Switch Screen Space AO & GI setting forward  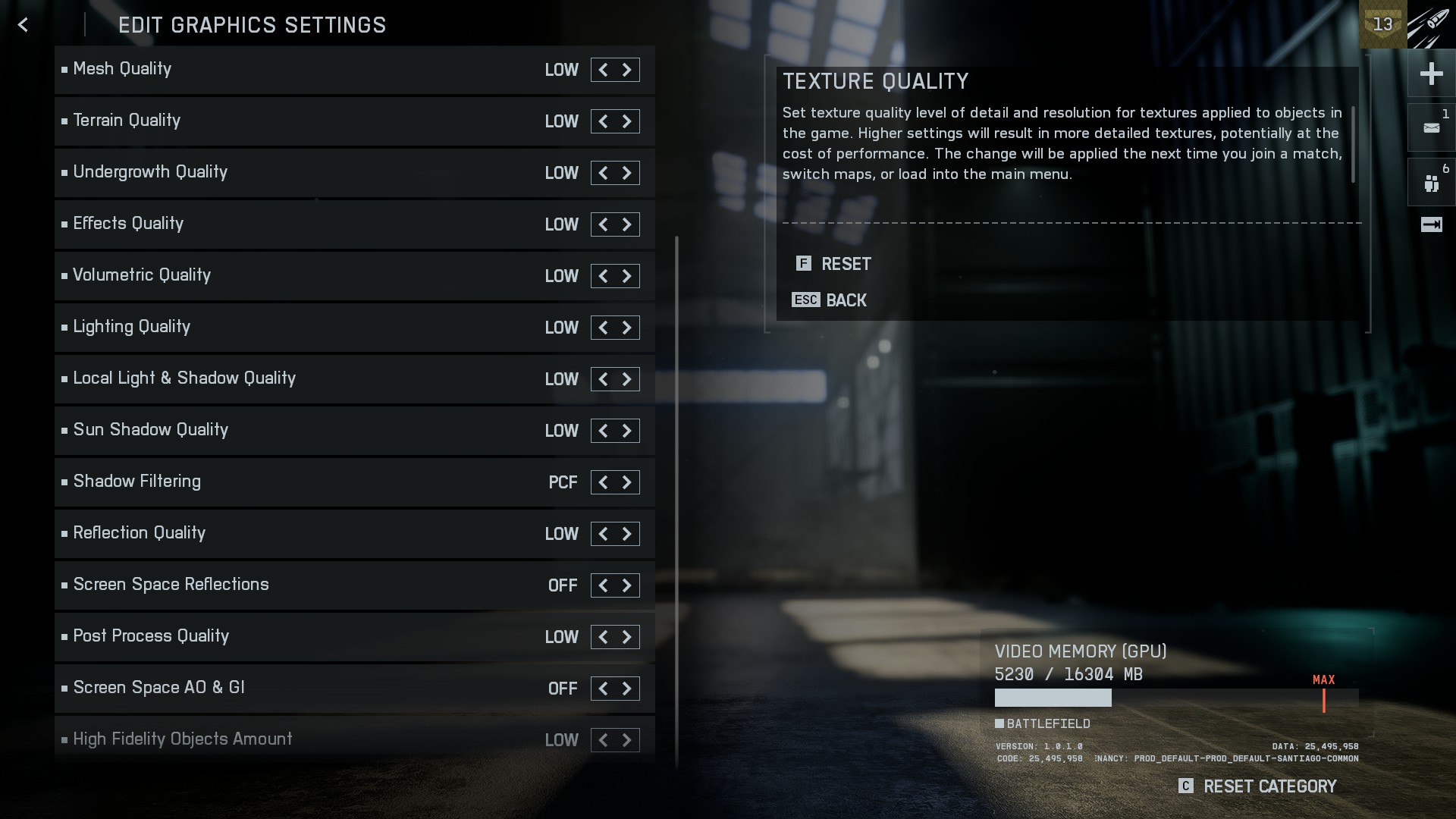coord(627,689)
